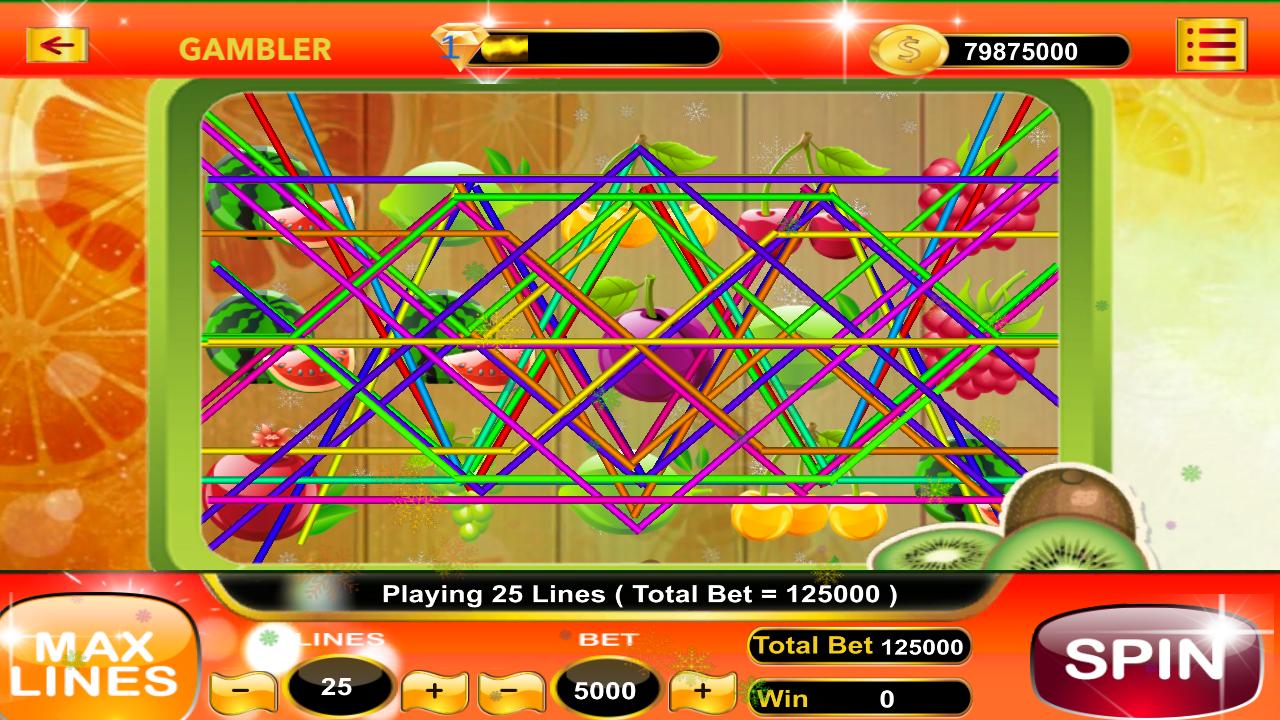Decrease the bet with the minus stepper

510,690
